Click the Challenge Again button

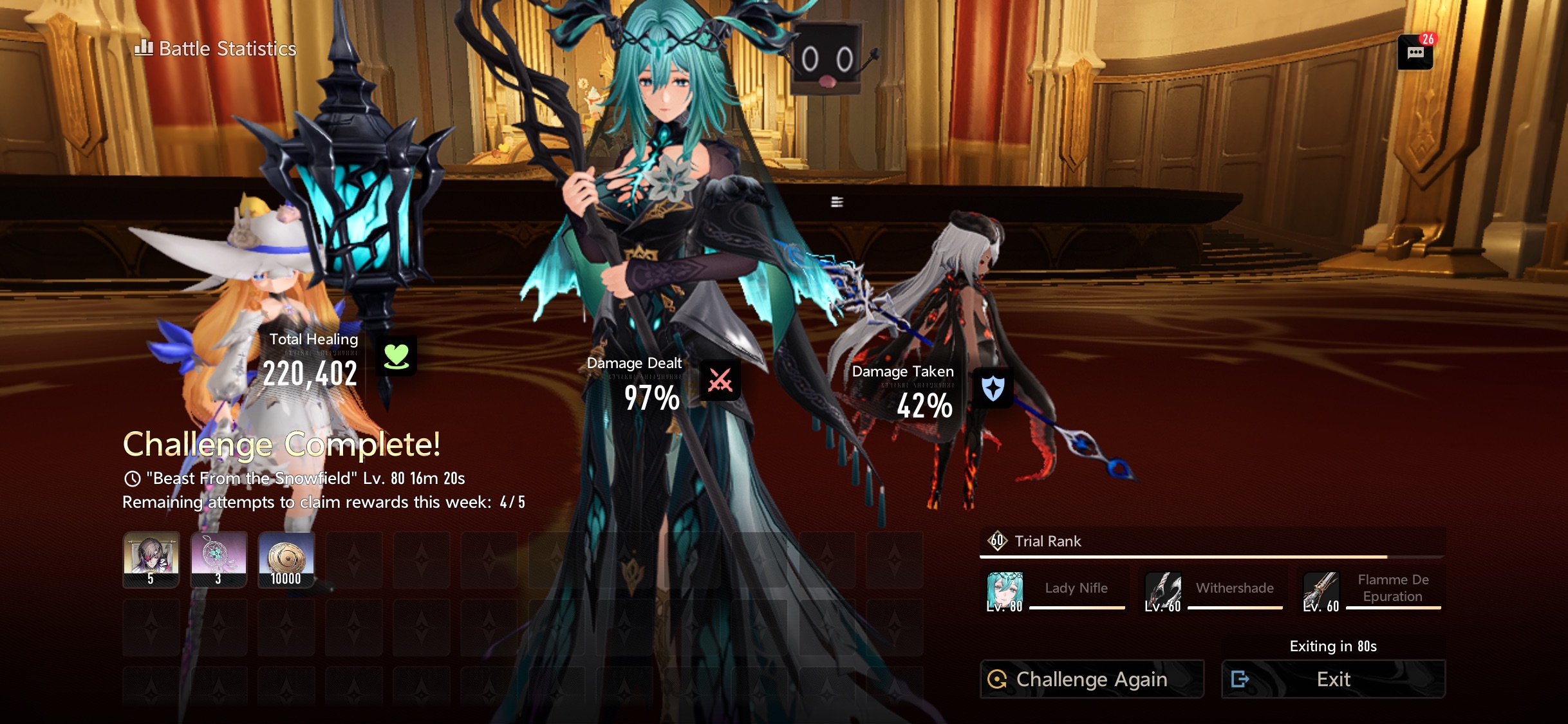[1092, 679]
